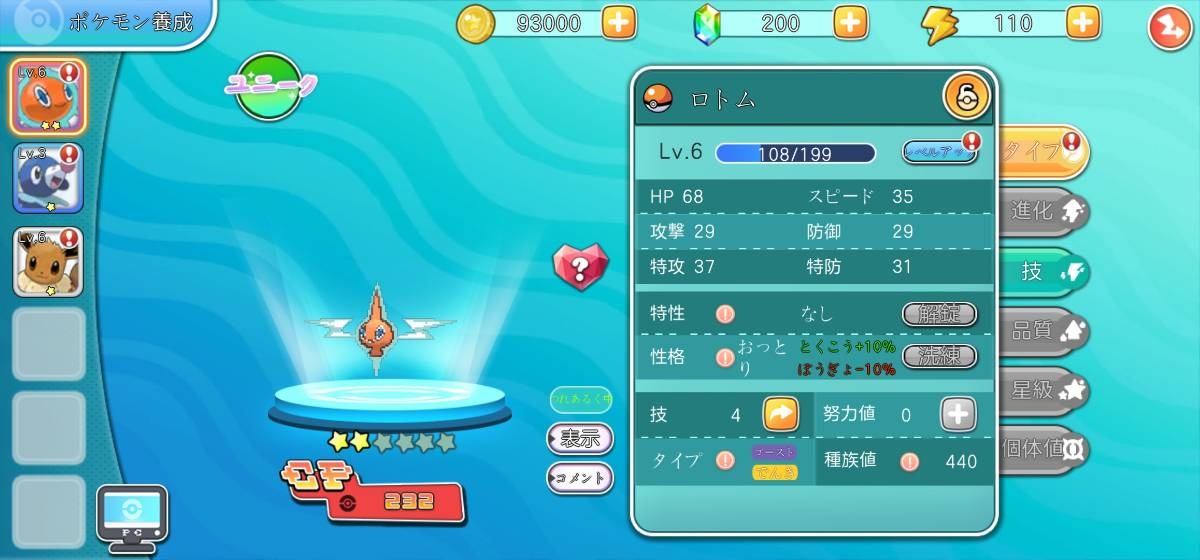Select the Popplio party slot
1200x560 pixels.
click(x=48, y=179)
